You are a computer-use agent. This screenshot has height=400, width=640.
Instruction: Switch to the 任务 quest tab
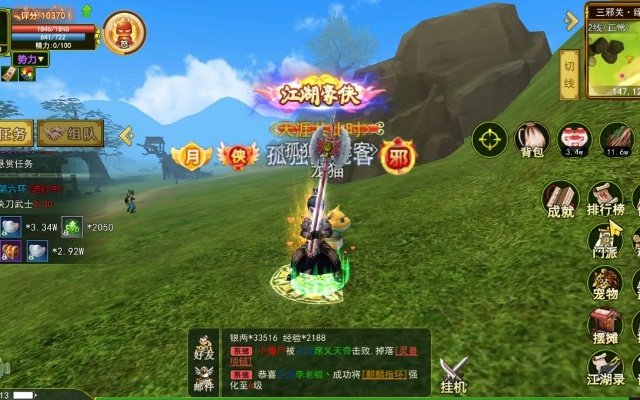18,133
